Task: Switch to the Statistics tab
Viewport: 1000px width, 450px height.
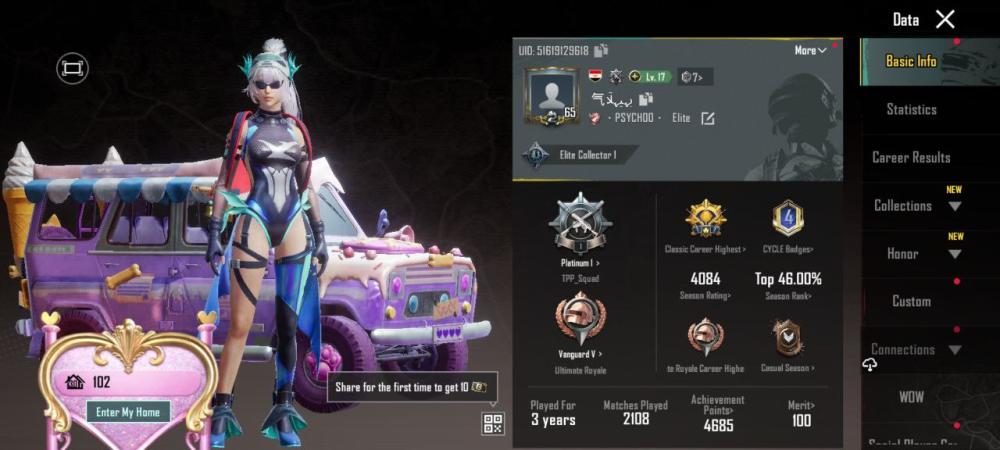Action: click(911, 109)
